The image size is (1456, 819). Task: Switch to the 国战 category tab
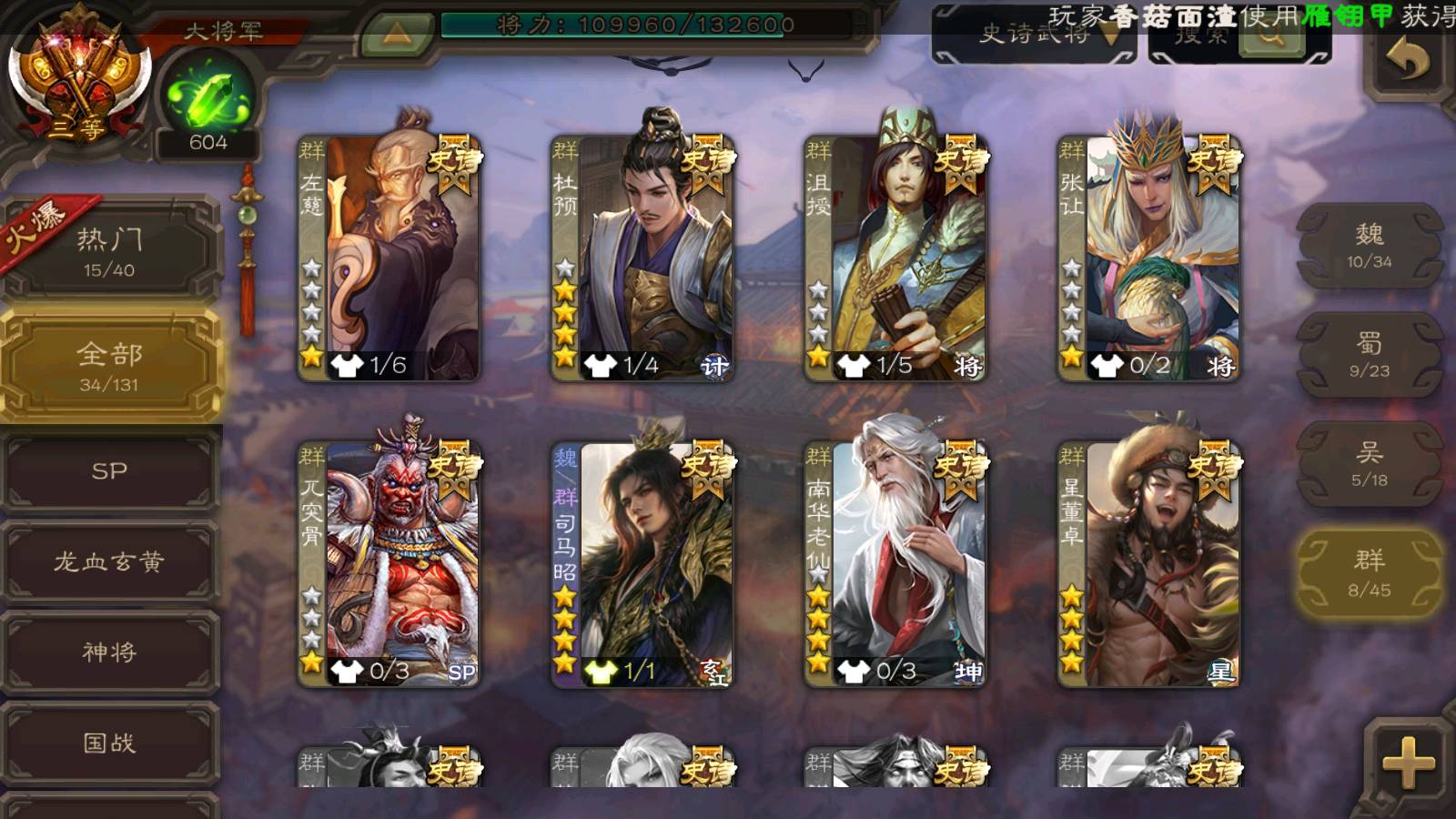point(109,743)
